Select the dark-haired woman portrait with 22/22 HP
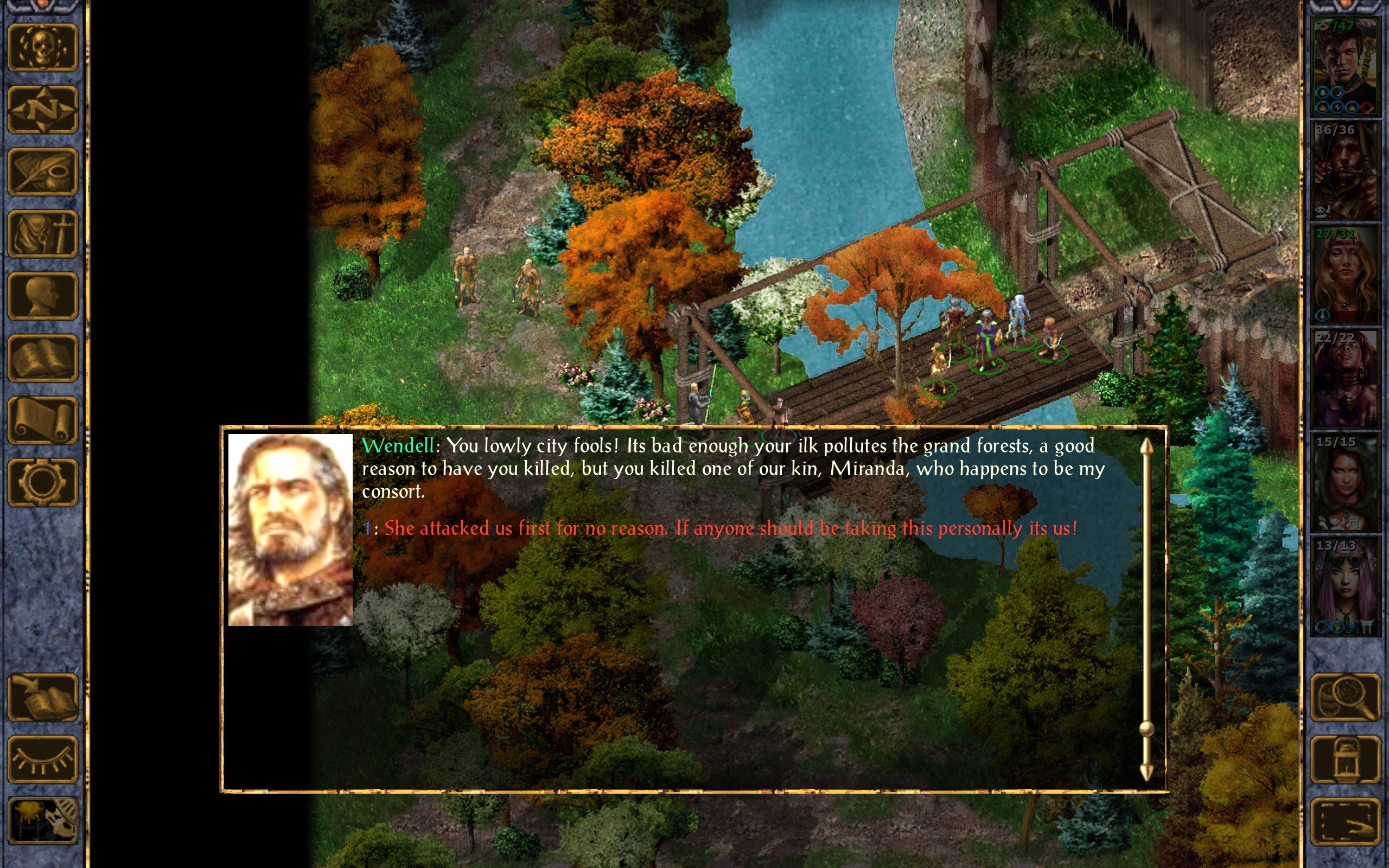 coord(1345,378)
